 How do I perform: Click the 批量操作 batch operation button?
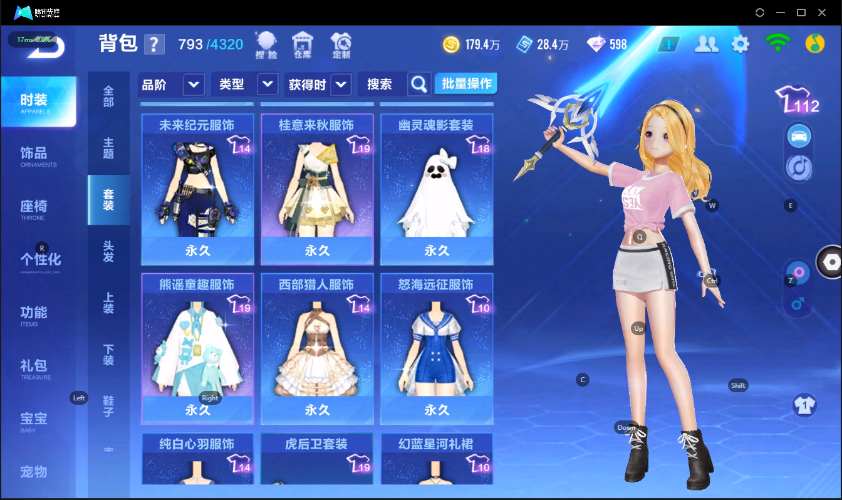click(466, 84)
